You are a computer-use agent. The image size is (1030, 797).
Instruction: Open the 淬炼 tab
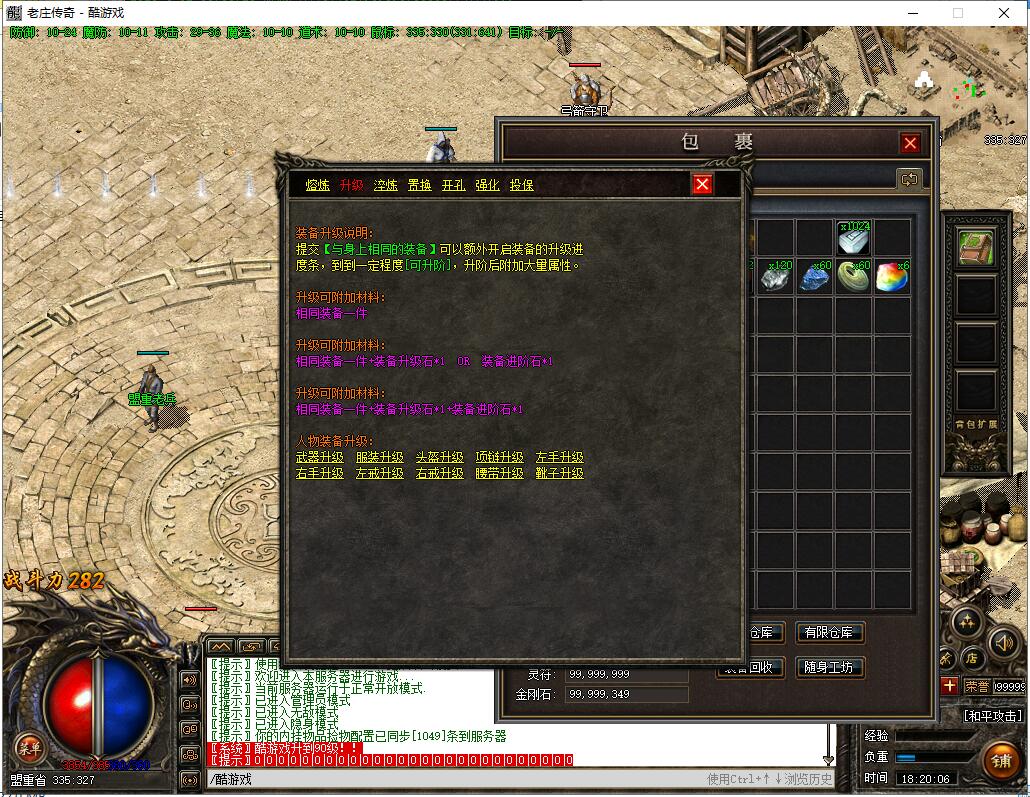[386, 185]
